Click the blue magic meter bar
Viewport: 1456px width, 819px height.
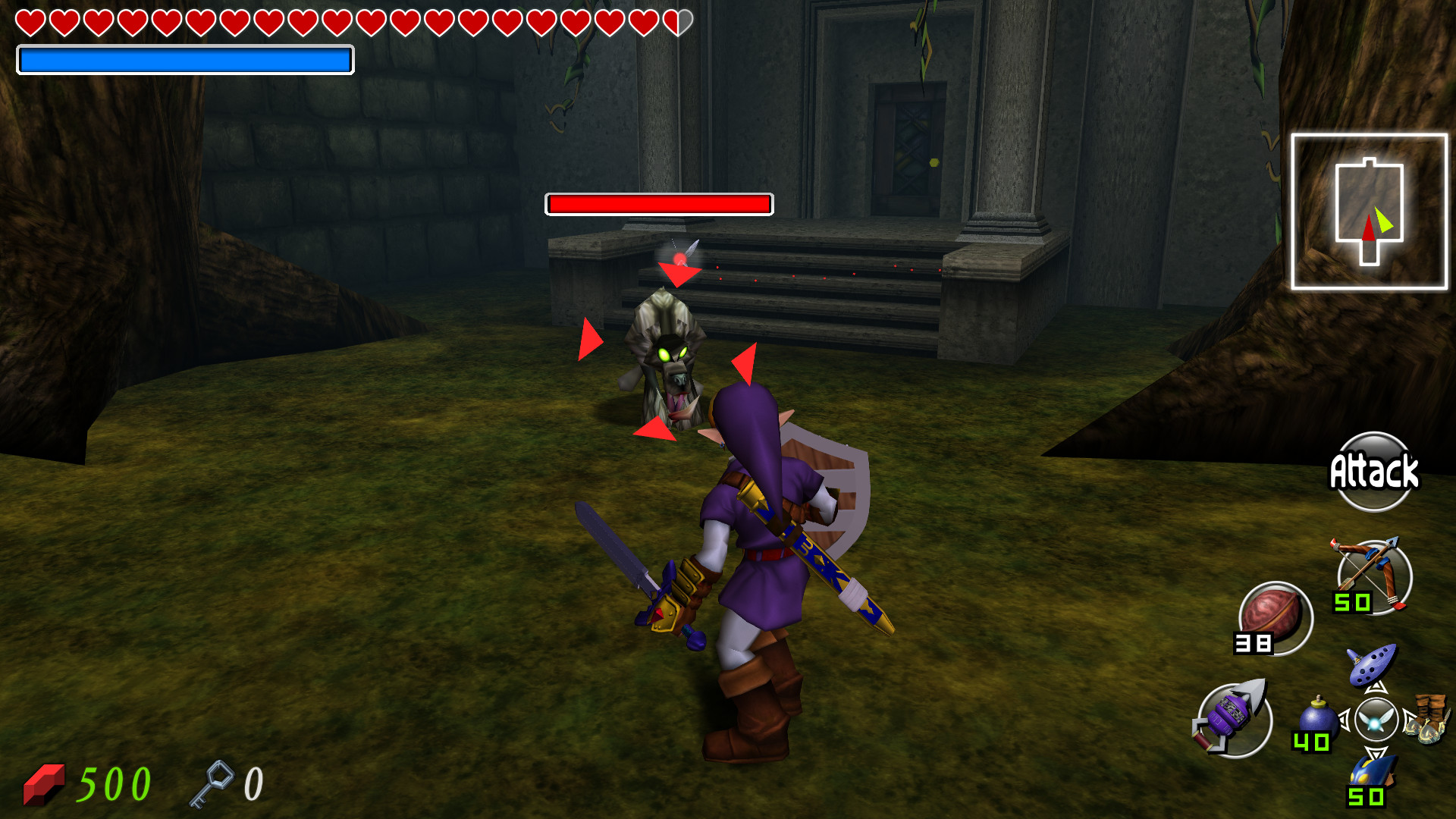pyautogui.click(x=184, y=61)
